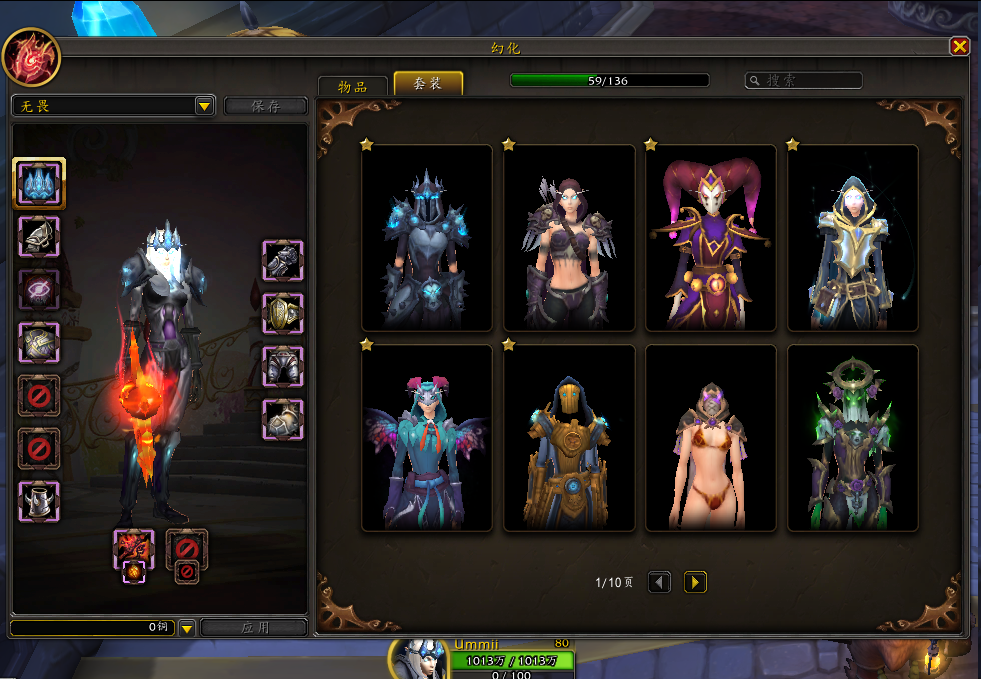This screenshot has width=981, height=679.
Task: Select the green glowing thorned set
Action: pos(853,438)
